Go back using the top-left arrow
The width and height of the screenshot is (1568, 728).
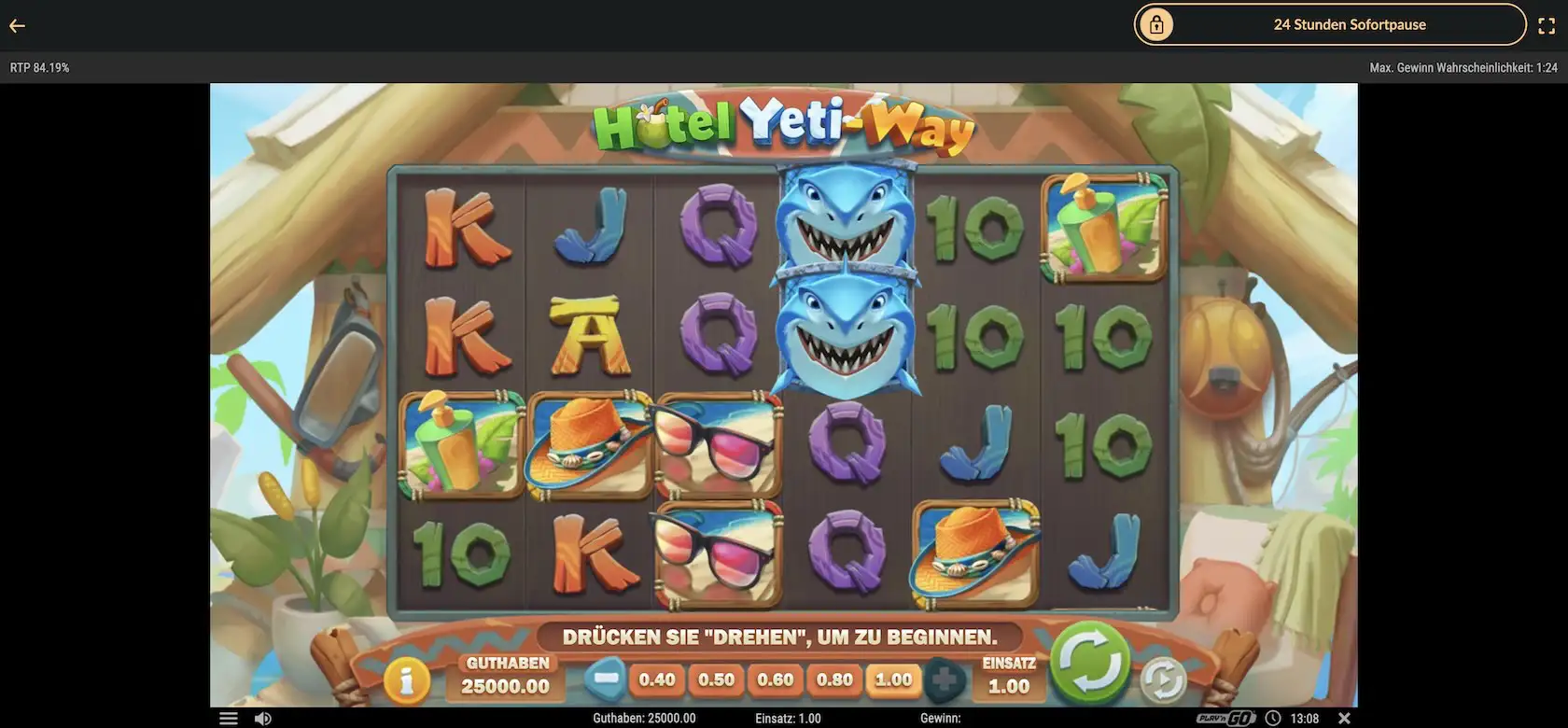coord(17,25)
